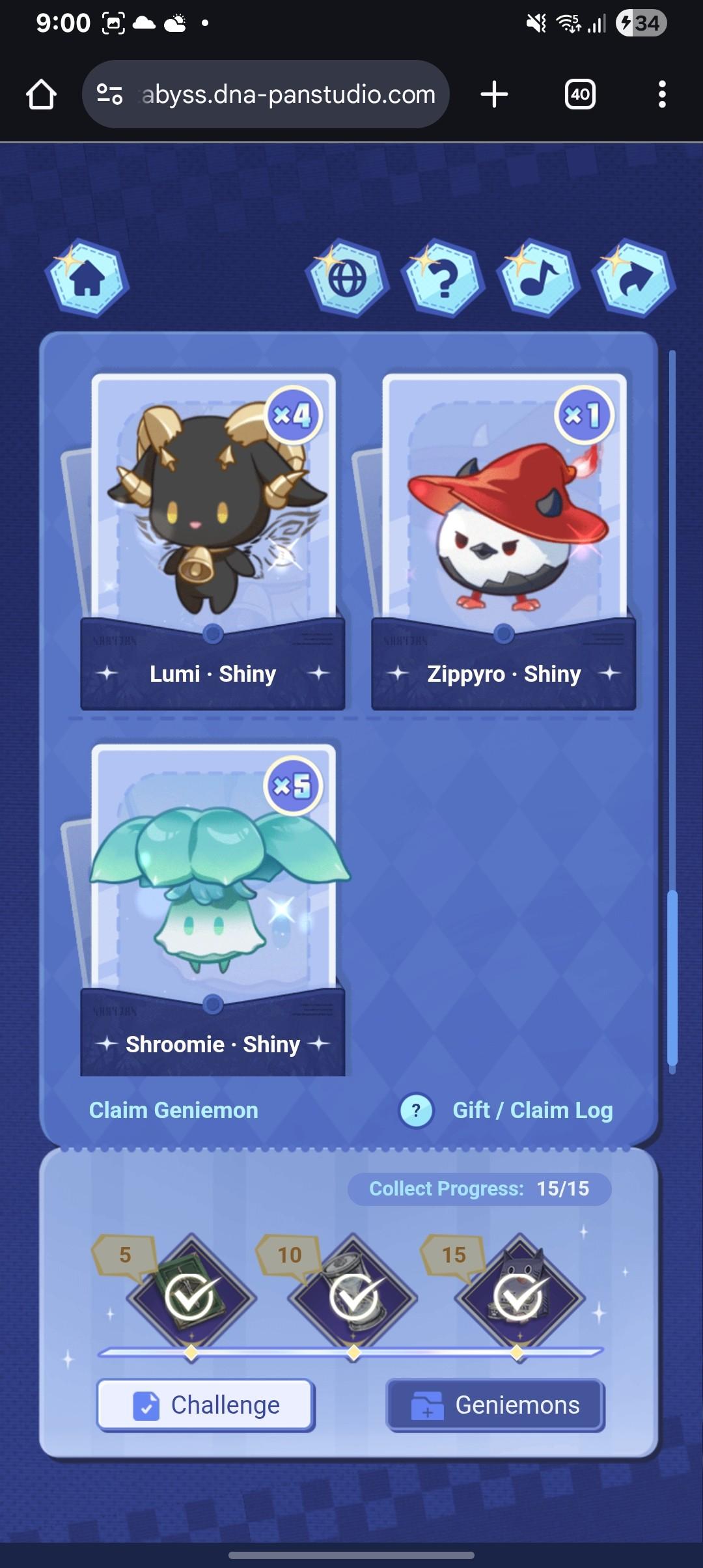The image size is (703, 1568).
Task: Click the card list scrollbar thumb
Action: [x=672, y=977]
